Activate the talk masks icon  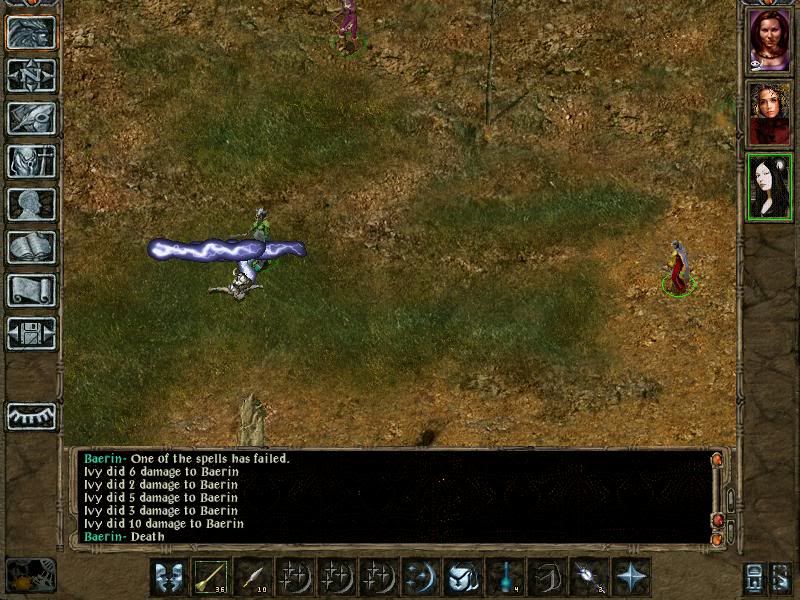click(x=168, y=578)
